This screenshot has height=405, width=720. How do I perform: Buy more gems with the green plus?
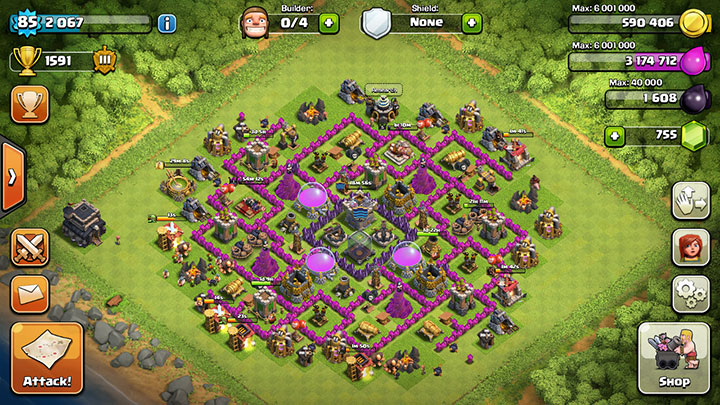(618, 135)
